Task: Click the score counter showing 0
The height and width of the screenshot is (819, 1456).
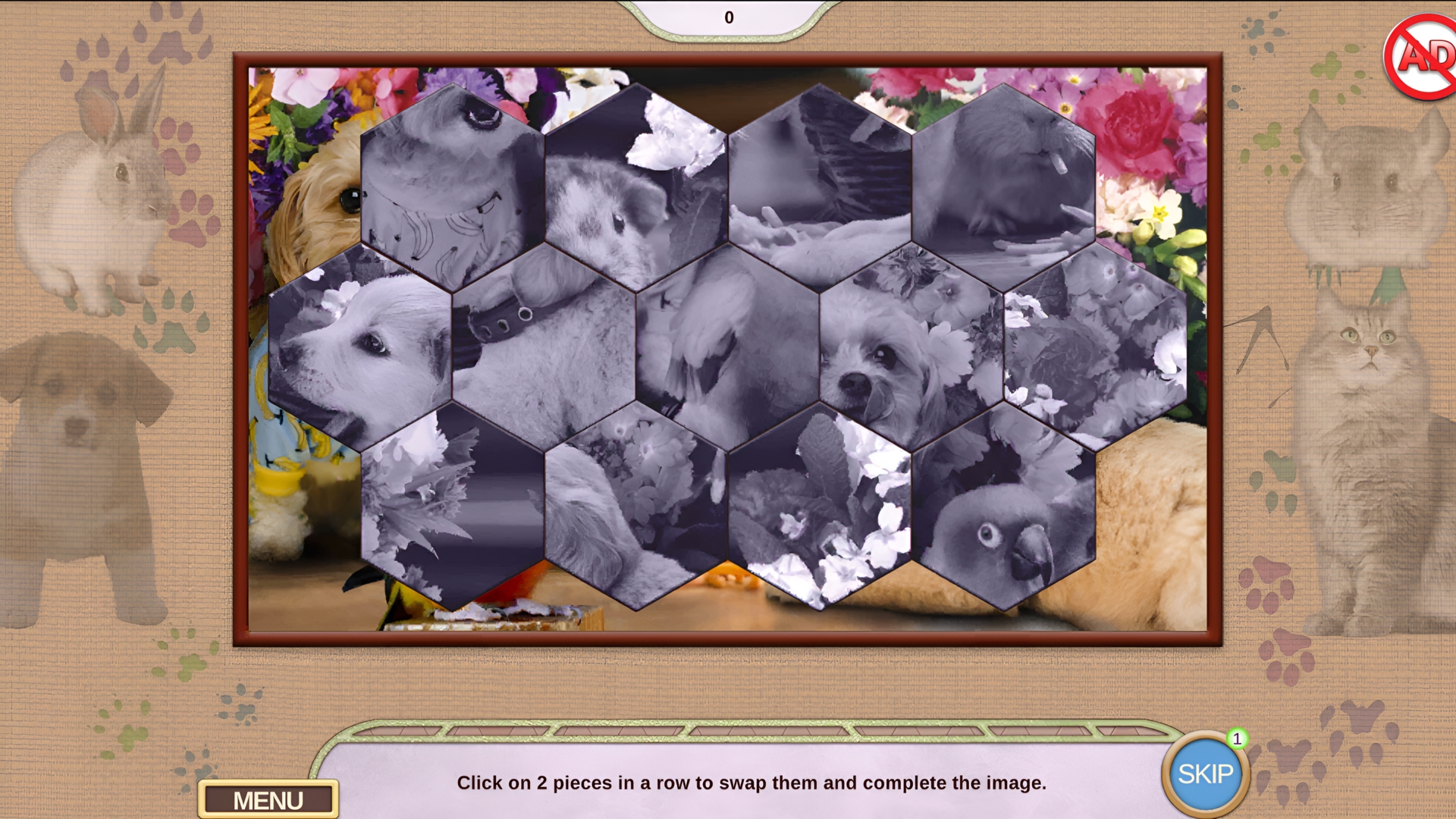Action: [729, 17]
